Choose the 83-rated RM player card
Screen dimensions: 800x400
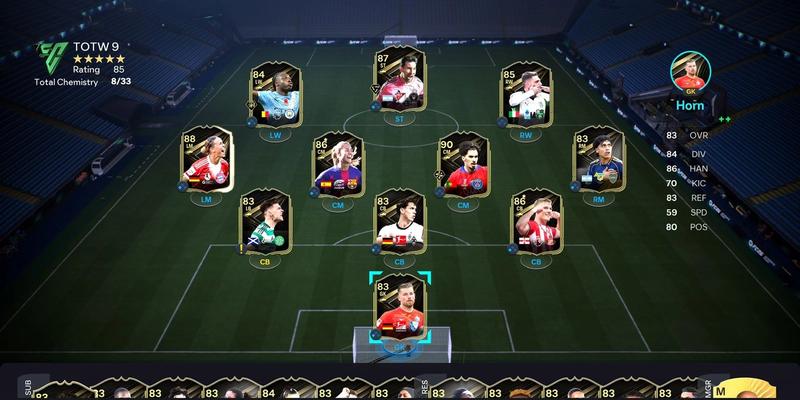pos(598,160)
